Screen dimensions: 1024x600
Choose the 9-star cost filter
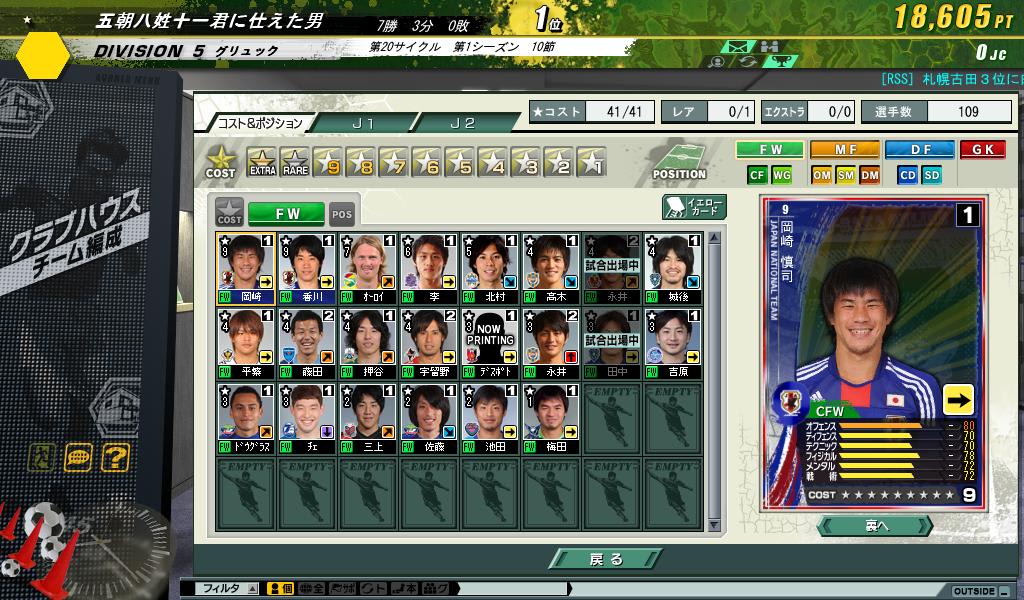pyautogui.click(x=327, y=161)
